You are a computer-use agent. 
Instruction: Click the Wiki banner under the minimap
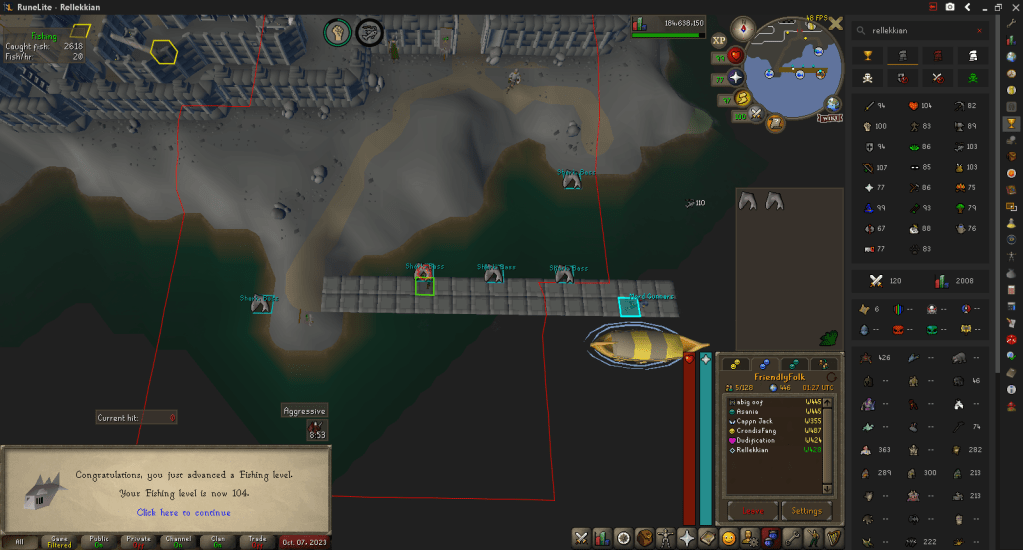(x=828, y=118)
